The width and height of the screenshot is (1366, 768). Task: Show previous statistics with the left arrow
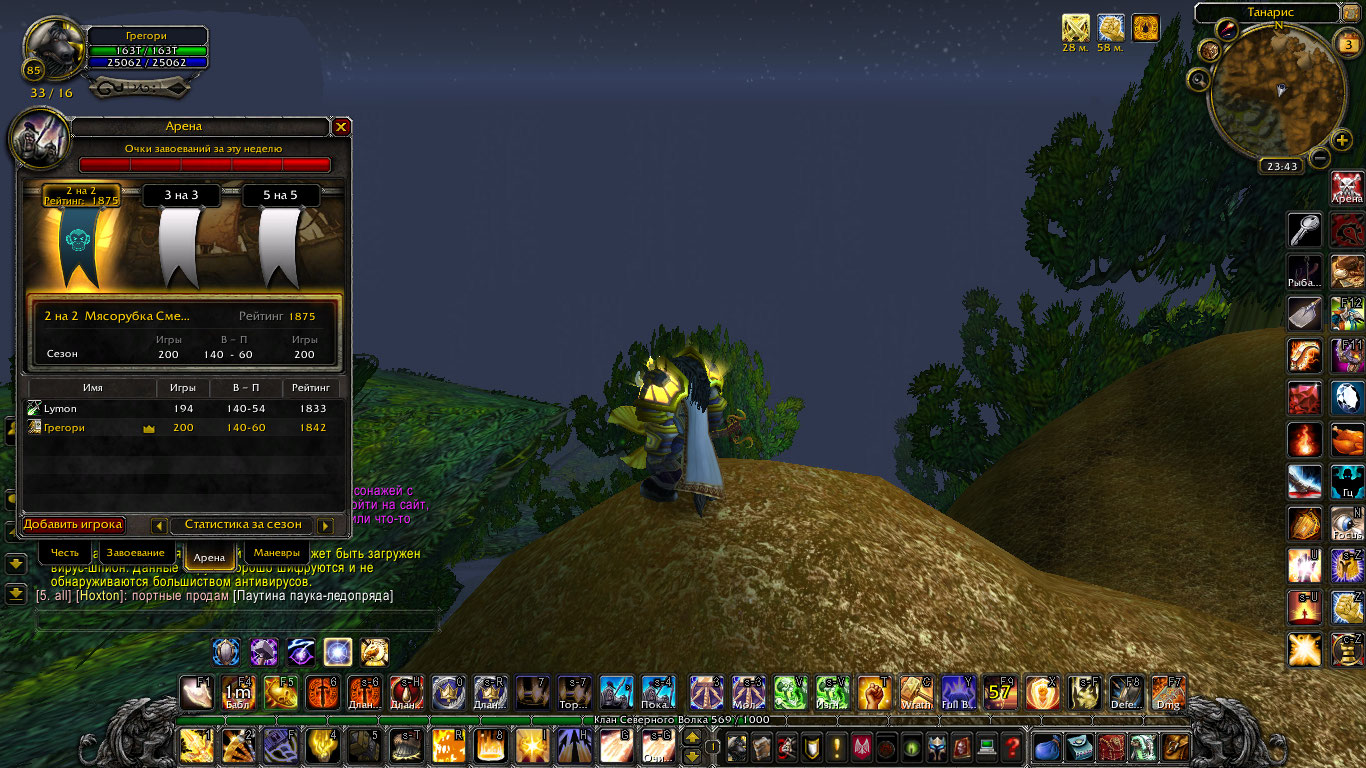point(159,526)
